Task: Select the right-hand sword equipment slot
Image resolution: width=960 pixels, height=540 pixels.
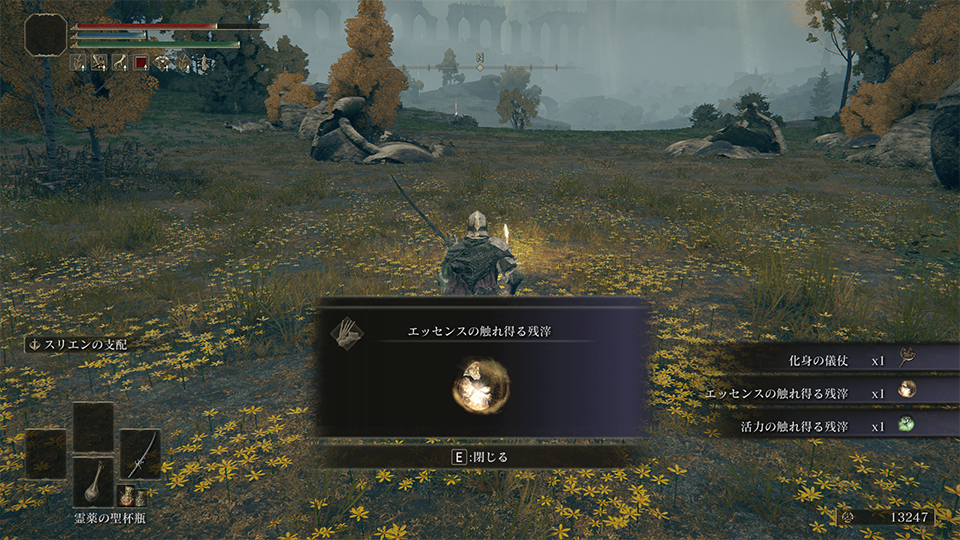Action: pos(140,453)
